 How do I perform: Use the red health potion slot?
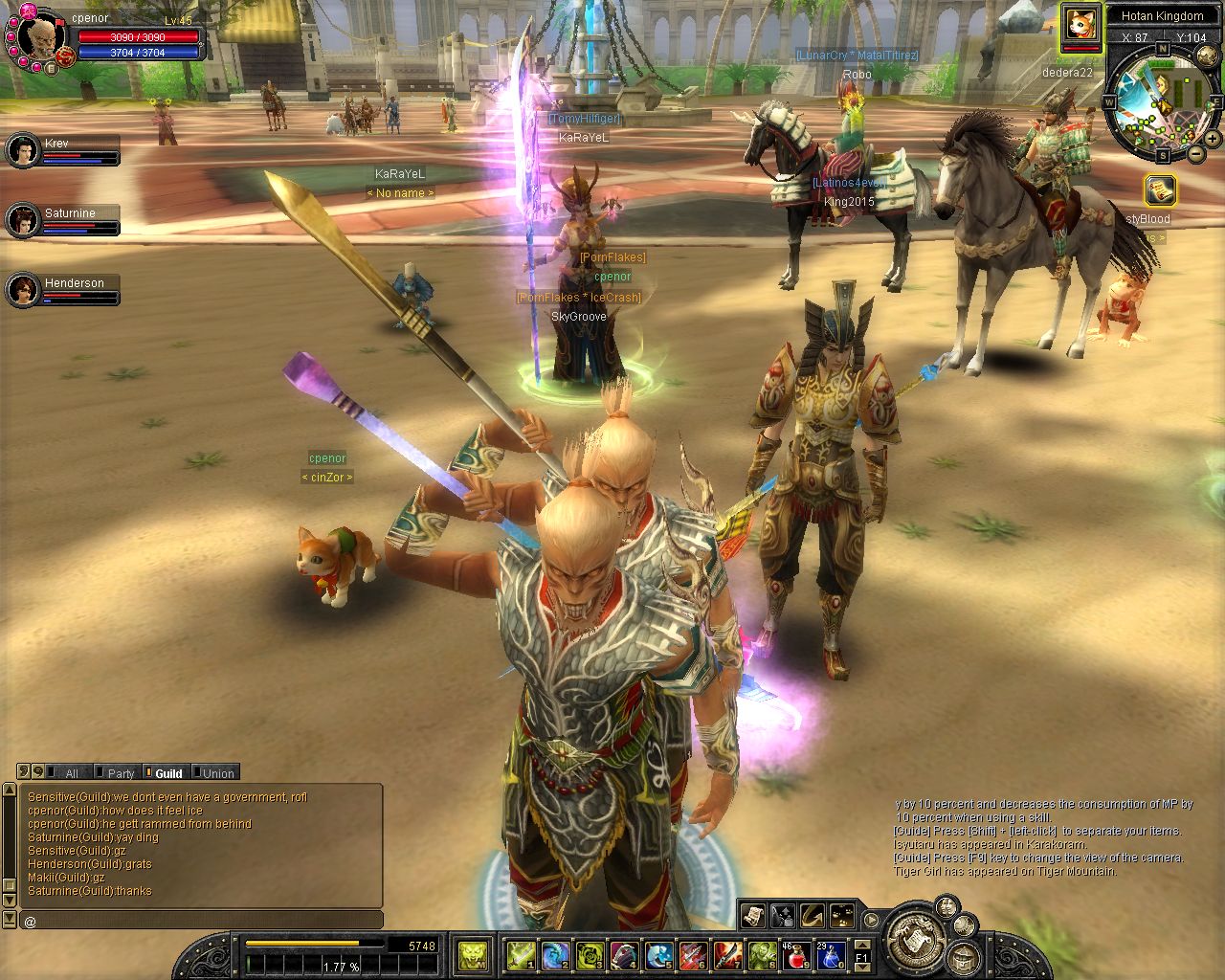coord(797,954)
